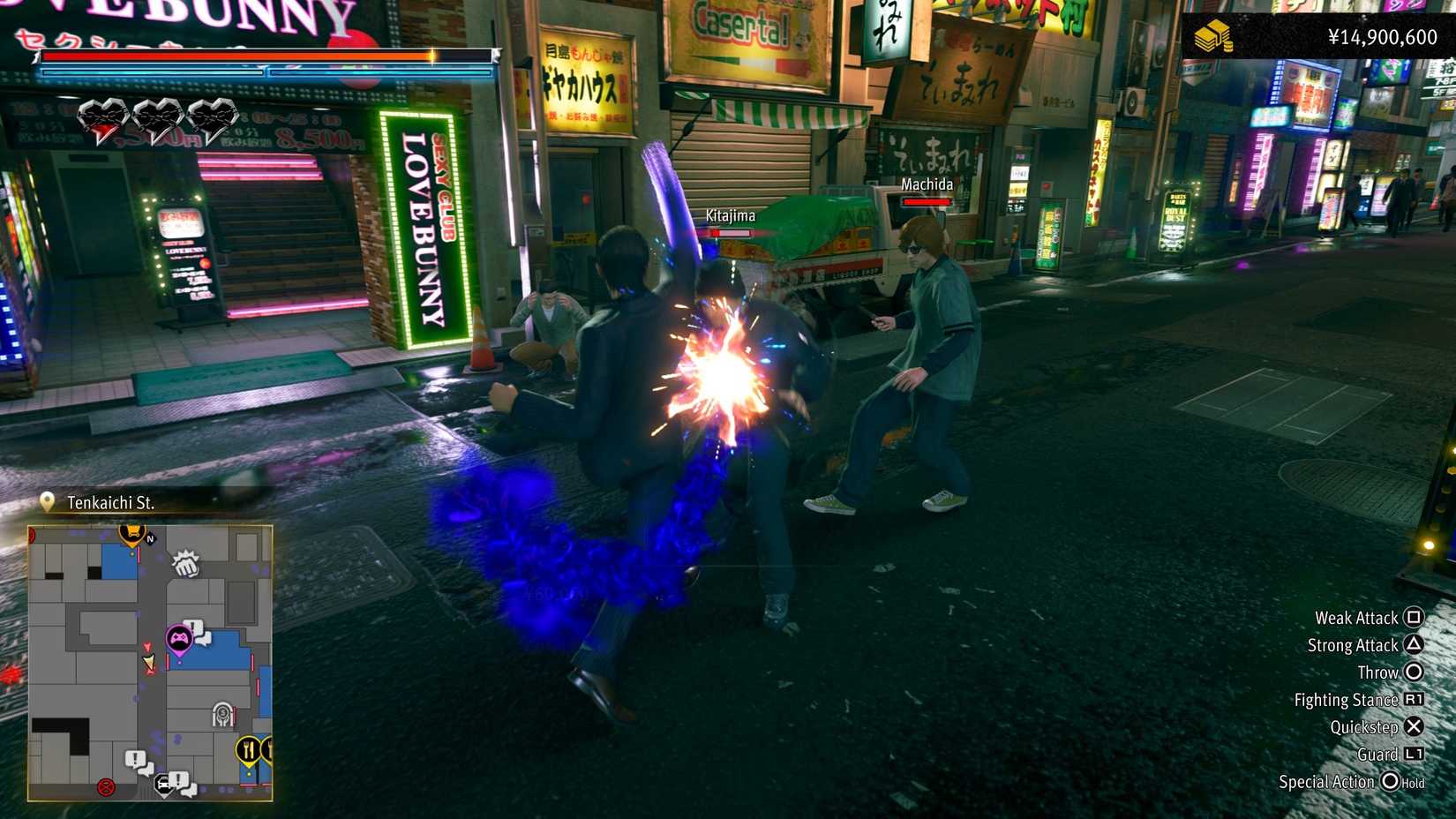Select the player arrow marker on the minimap
The width and height of the screenshot is (1456, 819).
point(149,662)
